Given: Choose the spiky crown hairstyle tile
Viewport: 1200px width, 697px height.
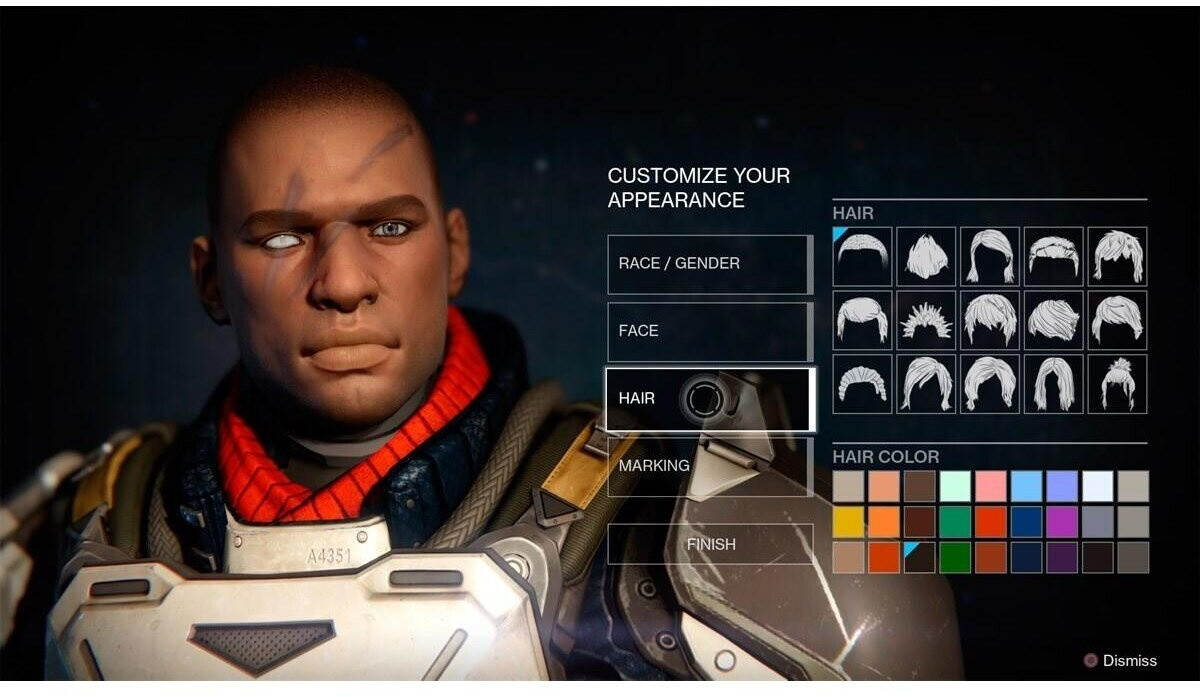Looking at the screenshot, I should click(926, 320).
